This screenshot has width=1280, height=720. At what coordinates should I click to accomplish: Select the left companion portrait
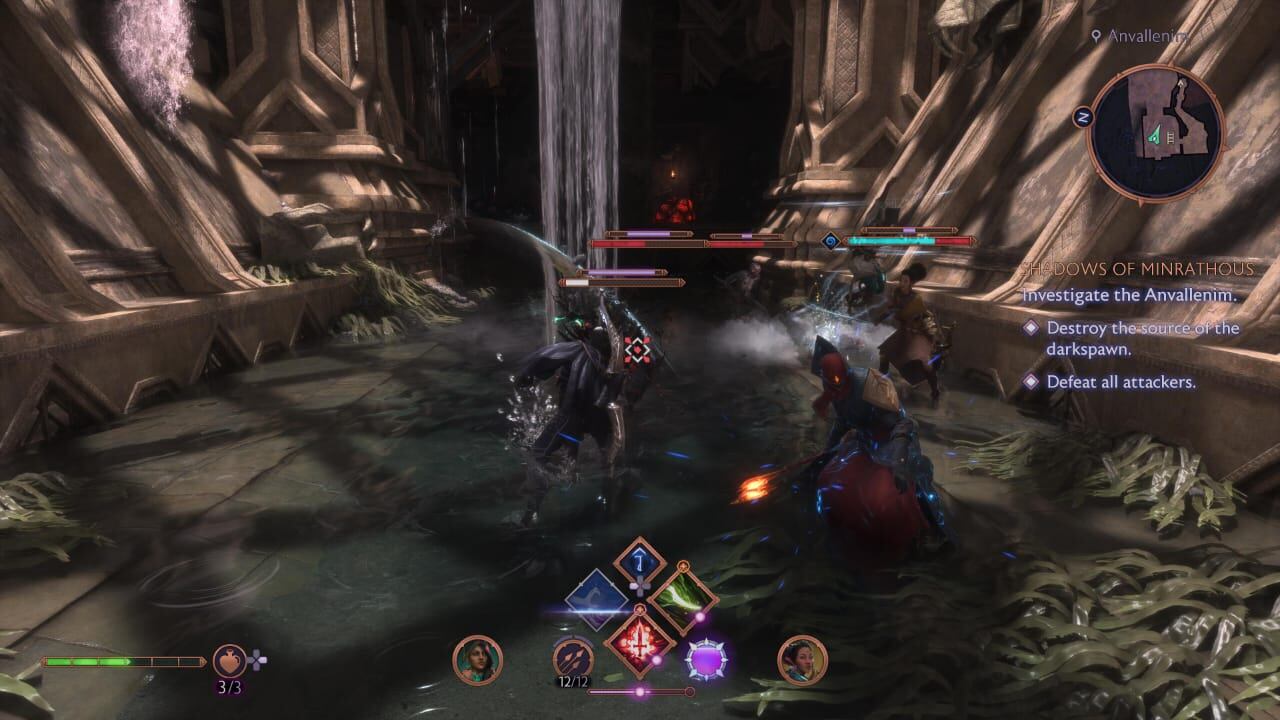(x=477, y=660)
